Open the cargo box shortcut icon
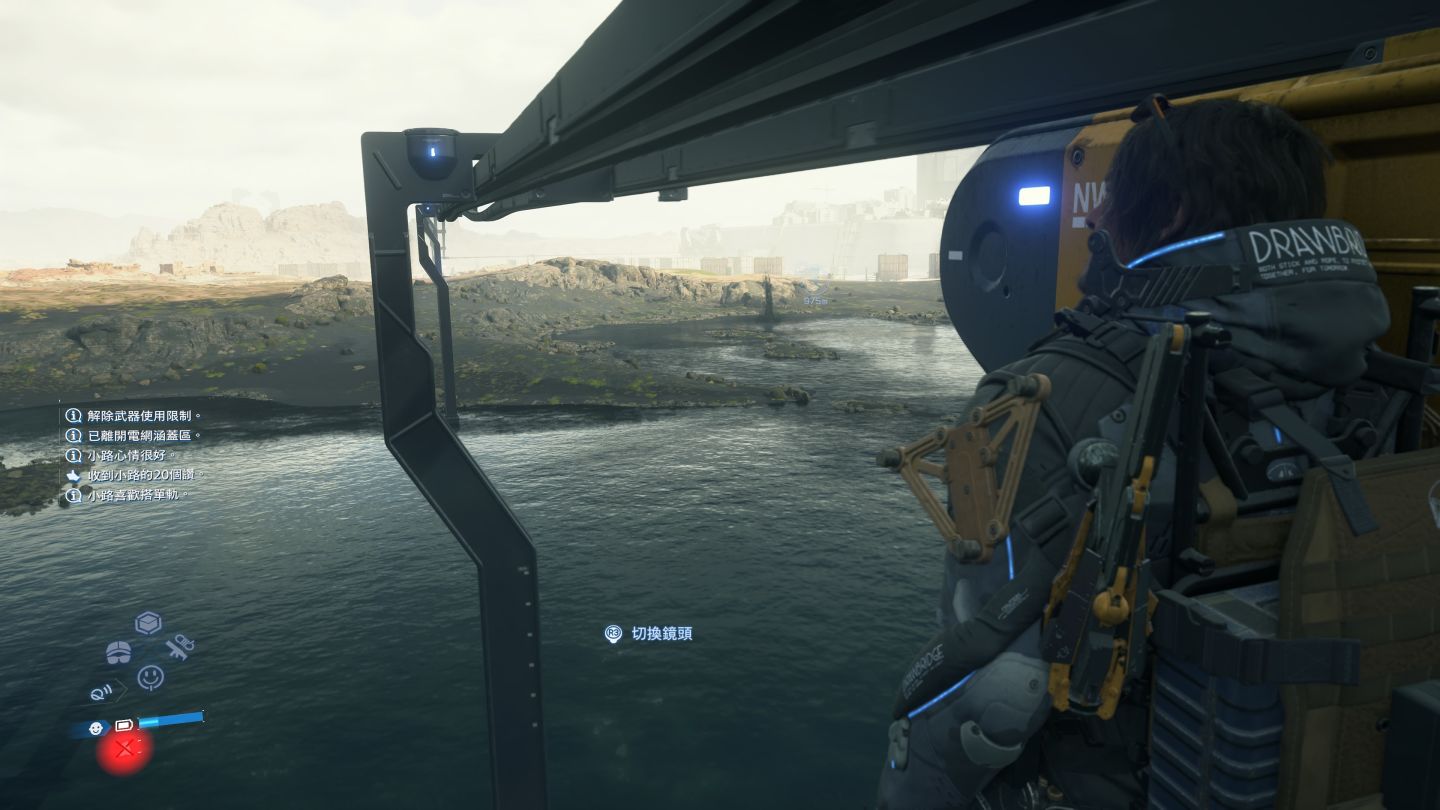 (x=148, y=623)
